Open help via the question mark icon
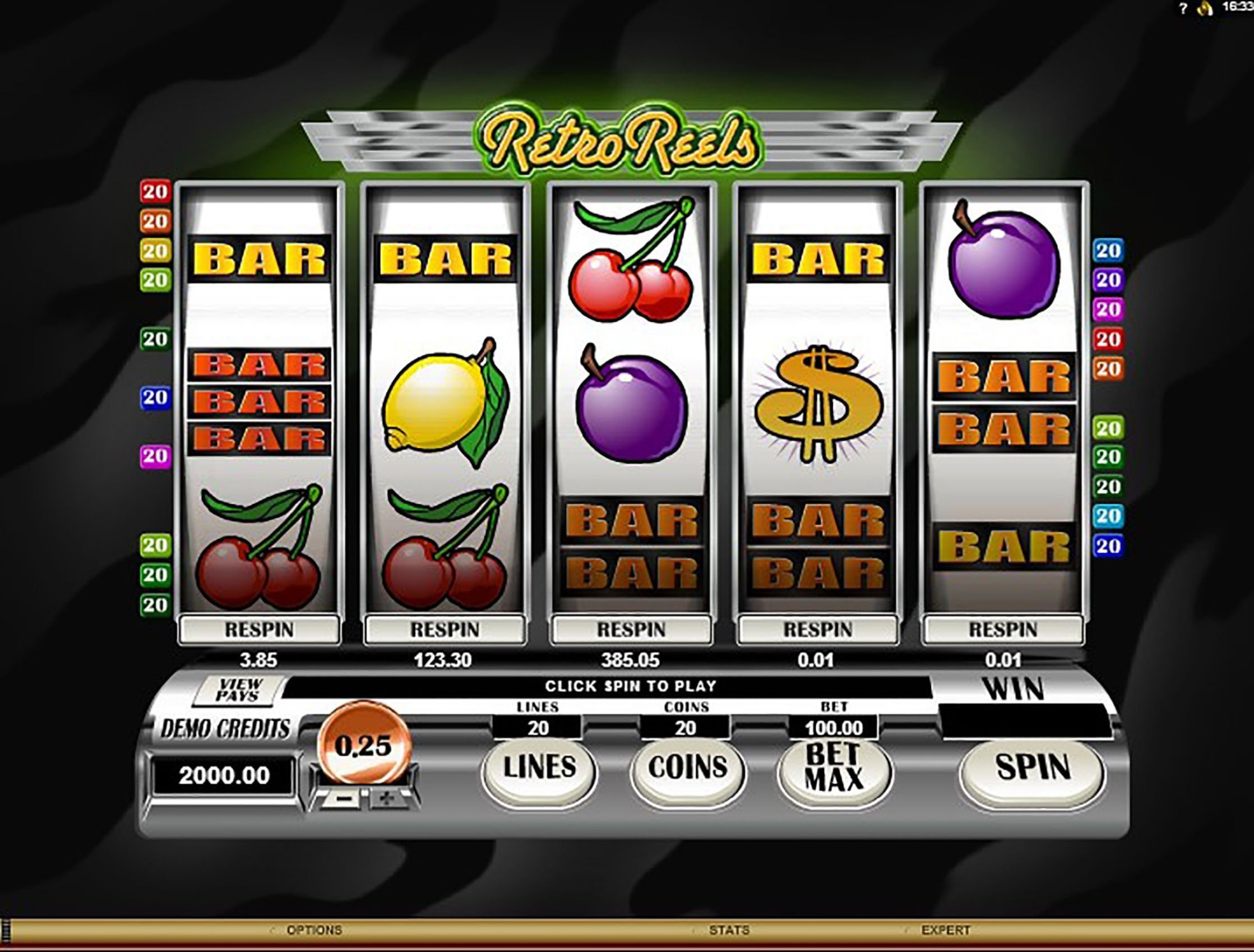 [1182, 8]
